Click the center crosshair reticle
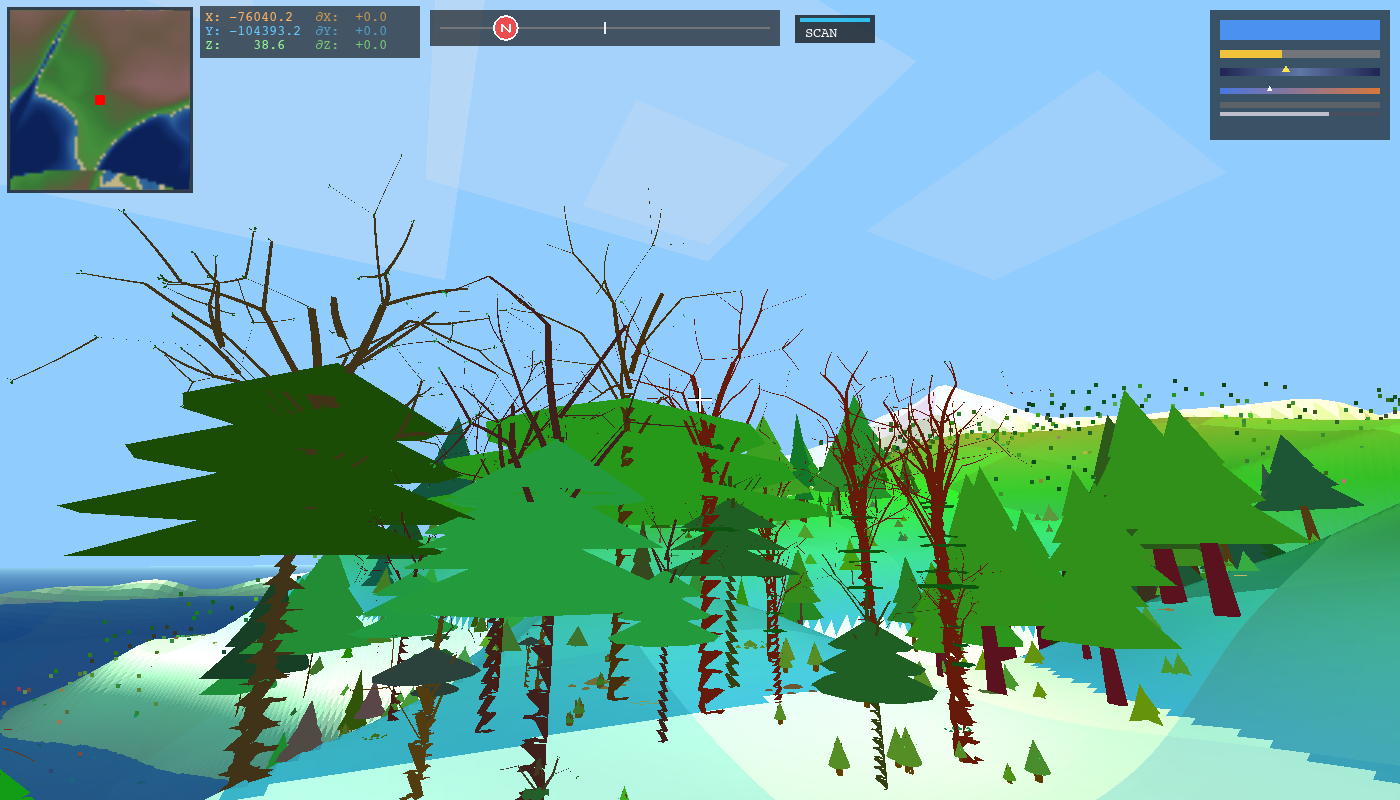The width and height of the screenshot is (1400, 800). pyautogui.click(x=700, y=398)
